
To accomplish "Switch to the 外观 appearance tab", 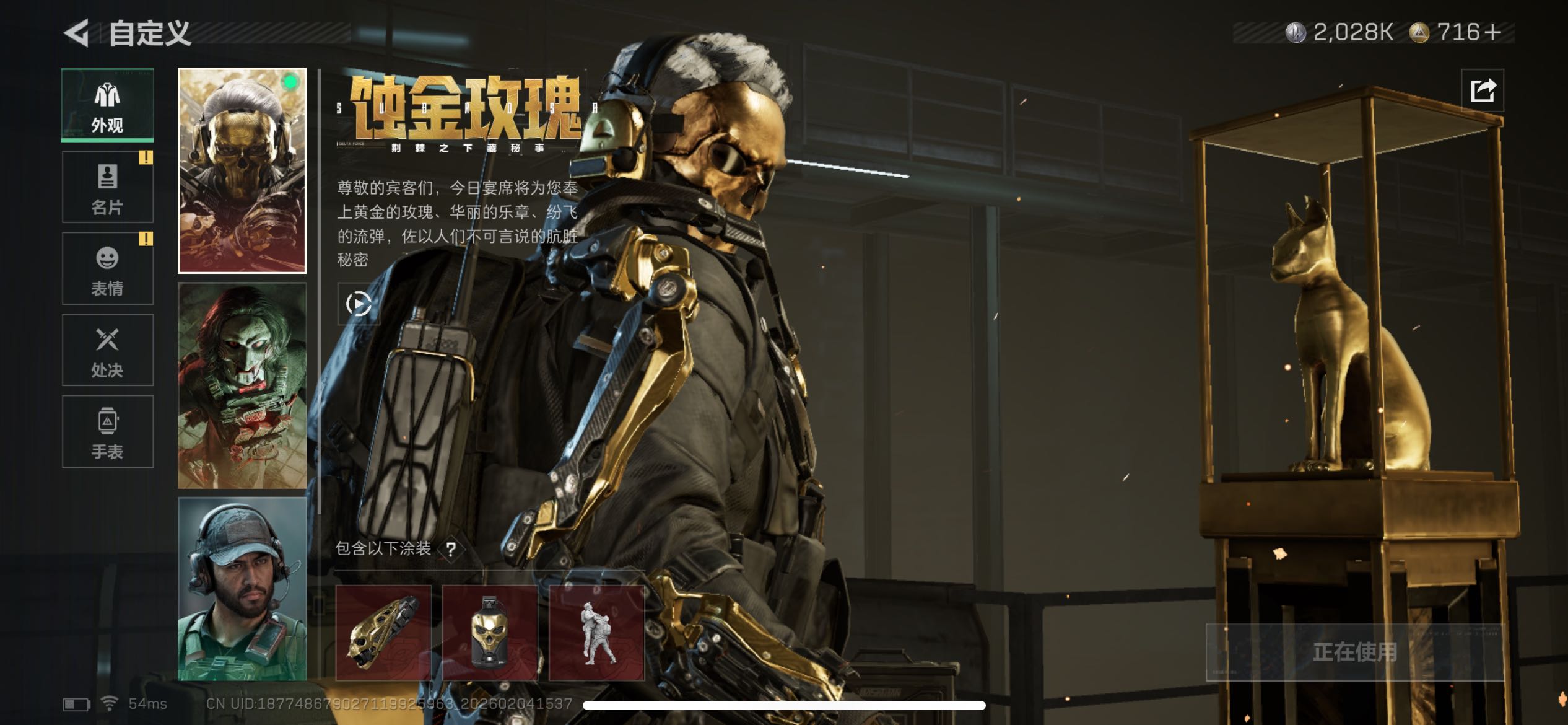I will pyautogui.click(x=107, y=105).
